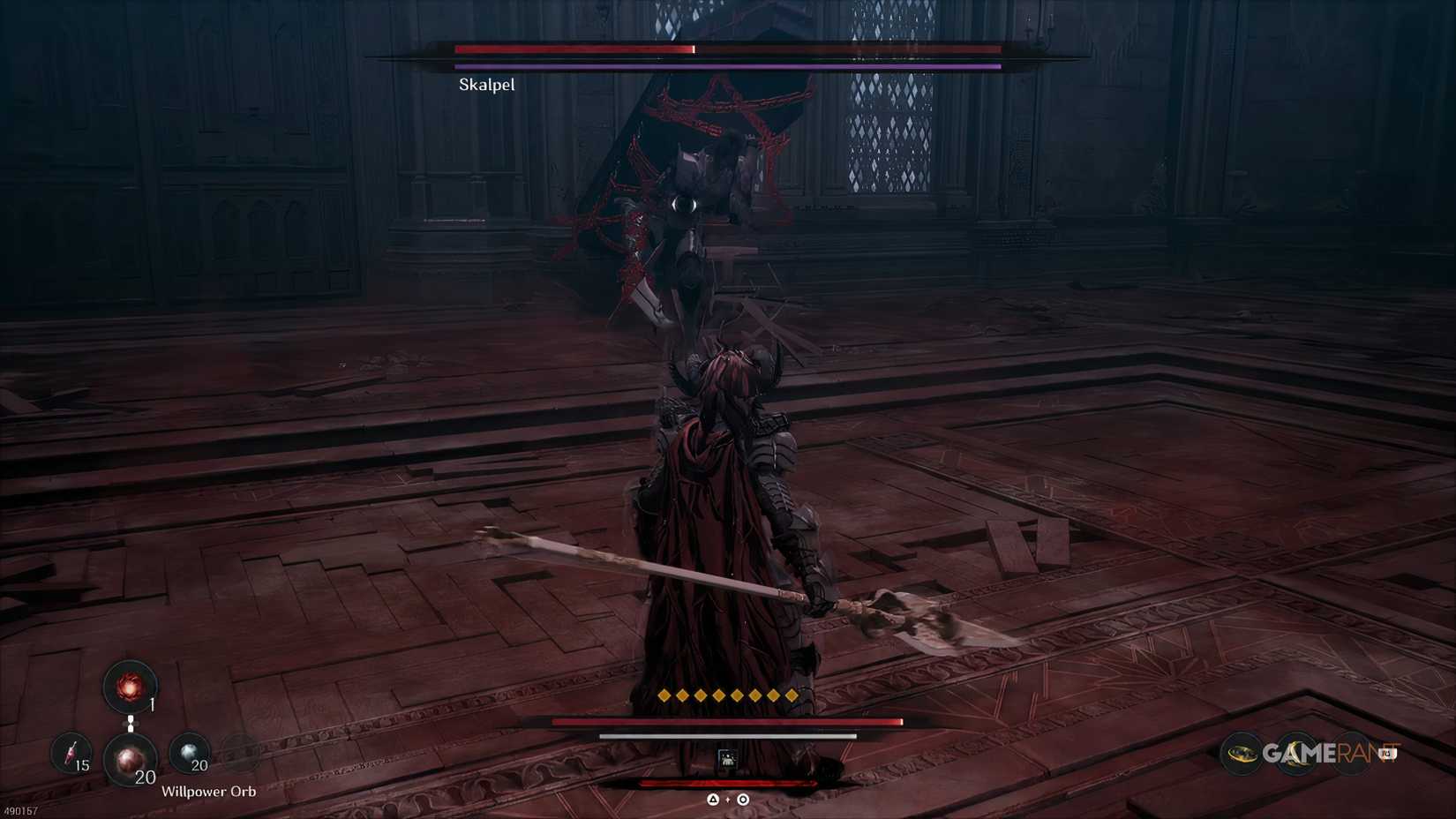Expand the d-pad selector between the quick slots
This screenshot has height=819, width=1456.
pos(130,722)
